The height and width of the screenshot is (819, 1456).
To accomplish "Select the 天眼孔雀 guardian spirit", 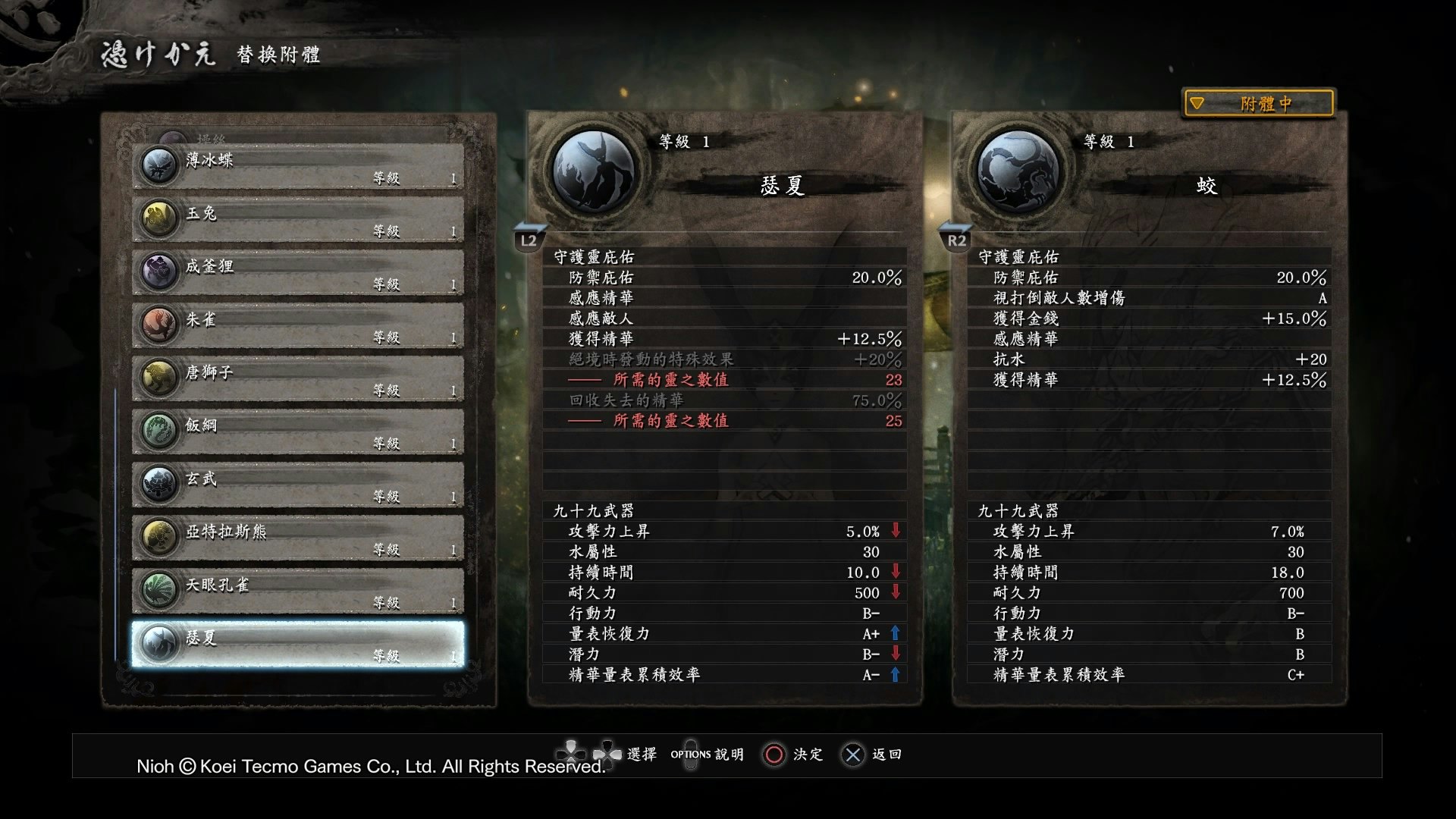I will [298, 591].
